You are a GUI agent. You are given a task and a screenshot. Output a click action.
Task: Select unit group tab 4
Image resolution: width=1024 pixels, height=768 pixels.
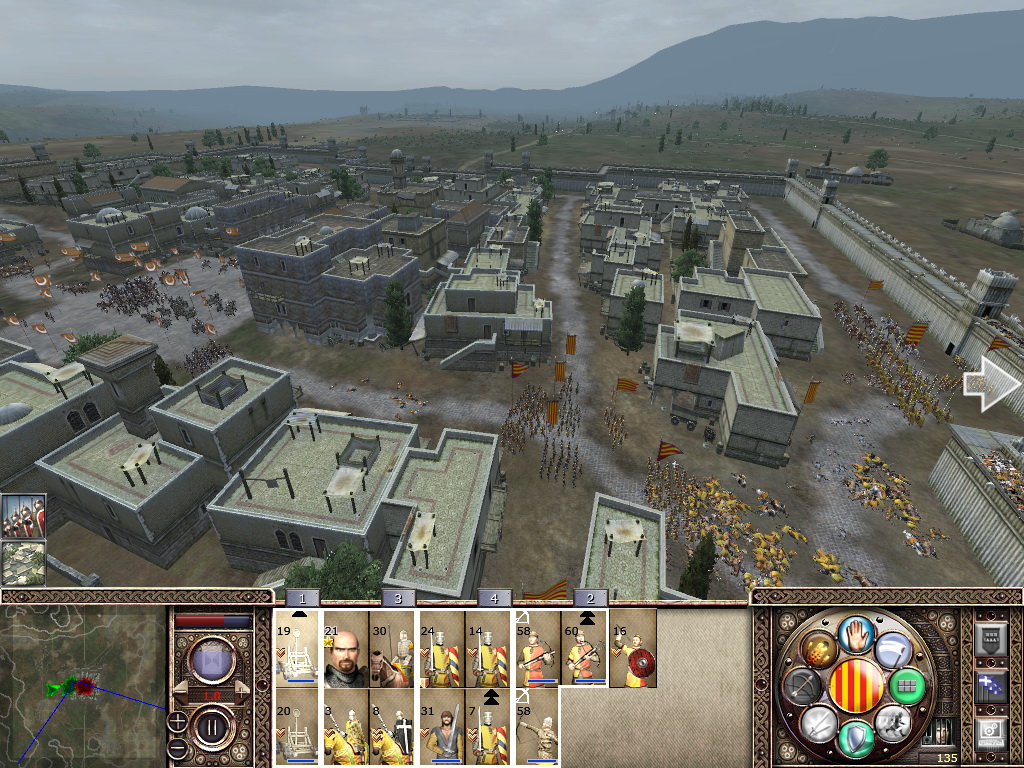click(494, 598)
